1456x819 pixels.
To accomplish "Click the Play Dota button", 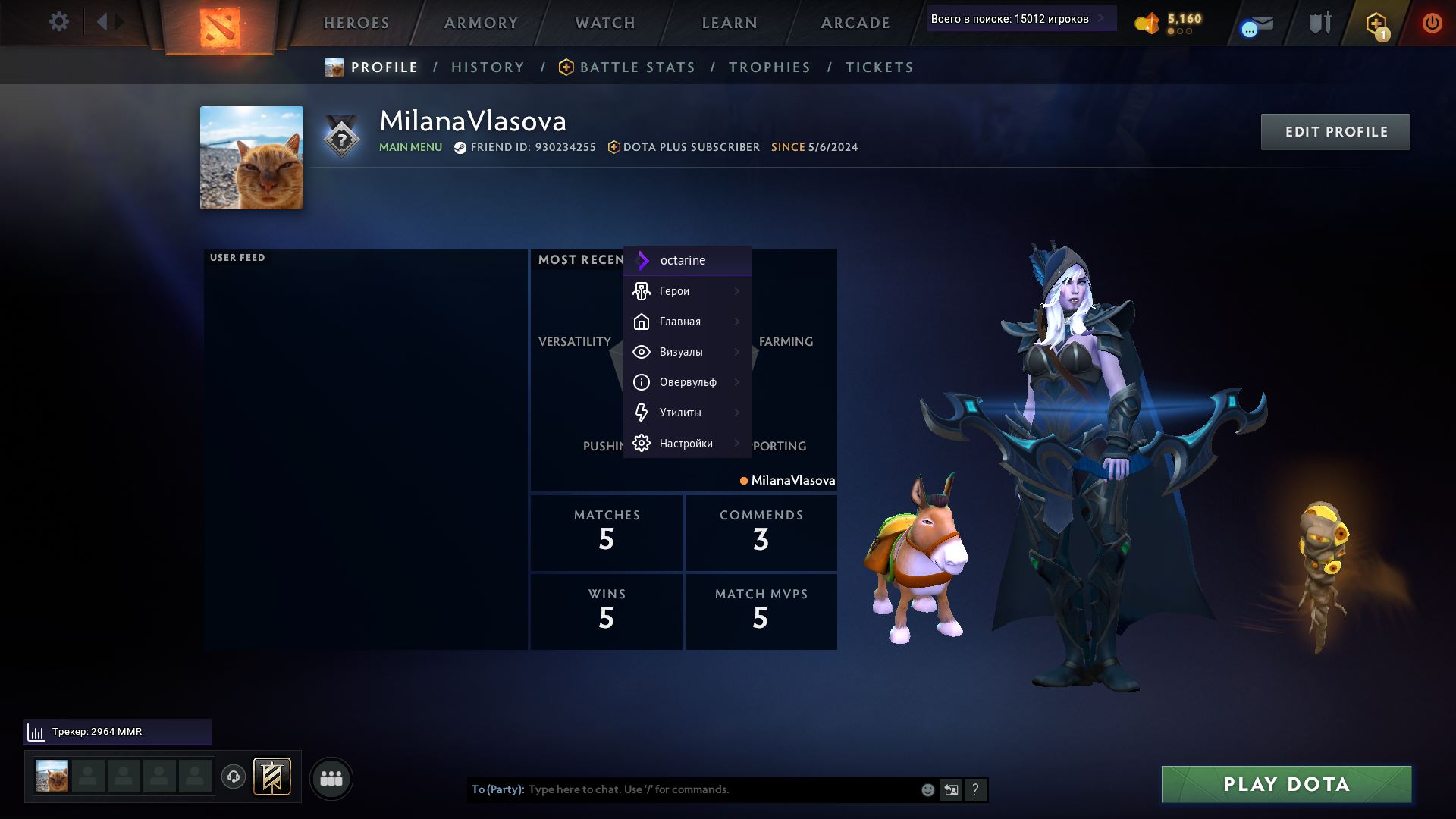I will [1286, 784].
